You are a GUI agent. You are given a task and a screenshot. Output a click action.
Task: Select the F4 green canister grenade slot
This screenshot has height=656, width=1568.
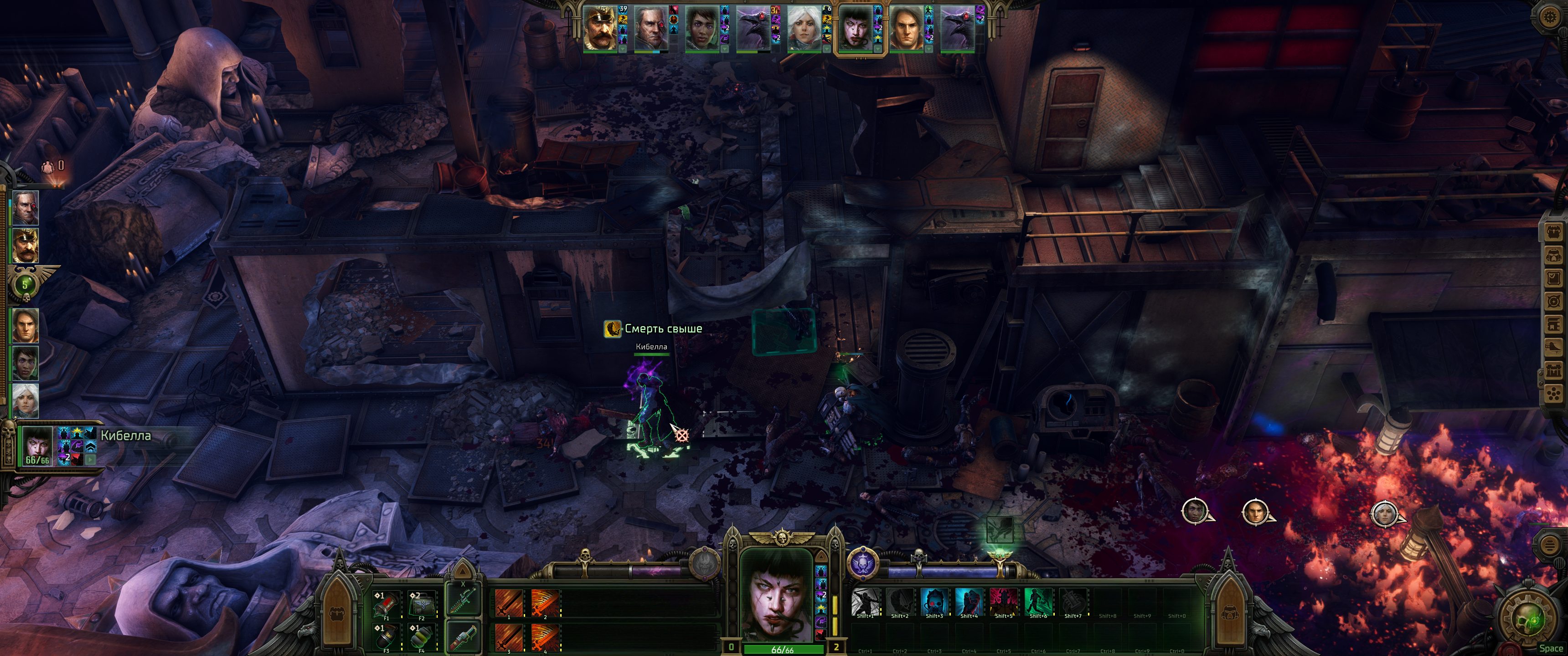point(422,637)
